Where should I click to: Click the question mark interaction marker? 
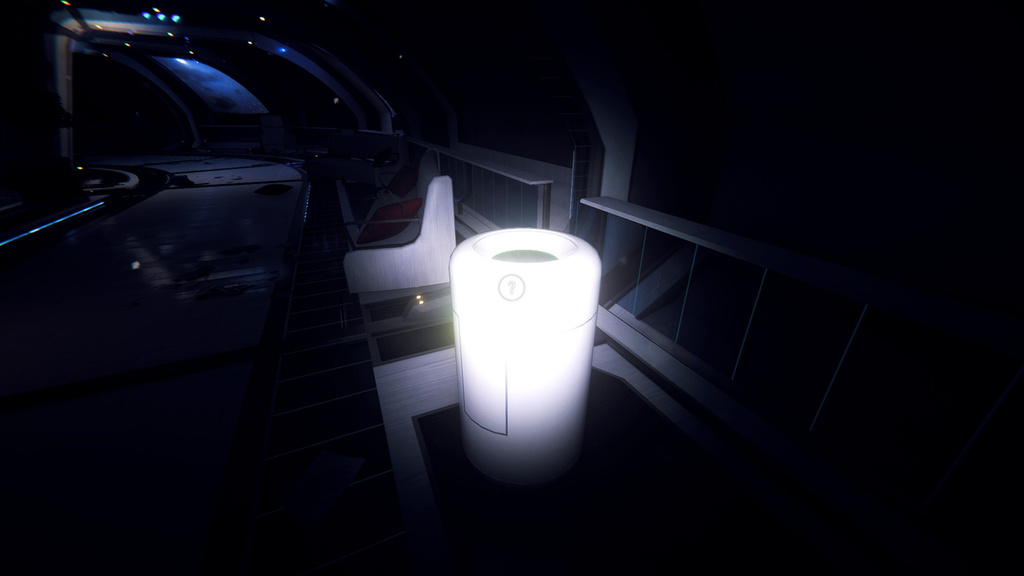[x=511, y=288]
